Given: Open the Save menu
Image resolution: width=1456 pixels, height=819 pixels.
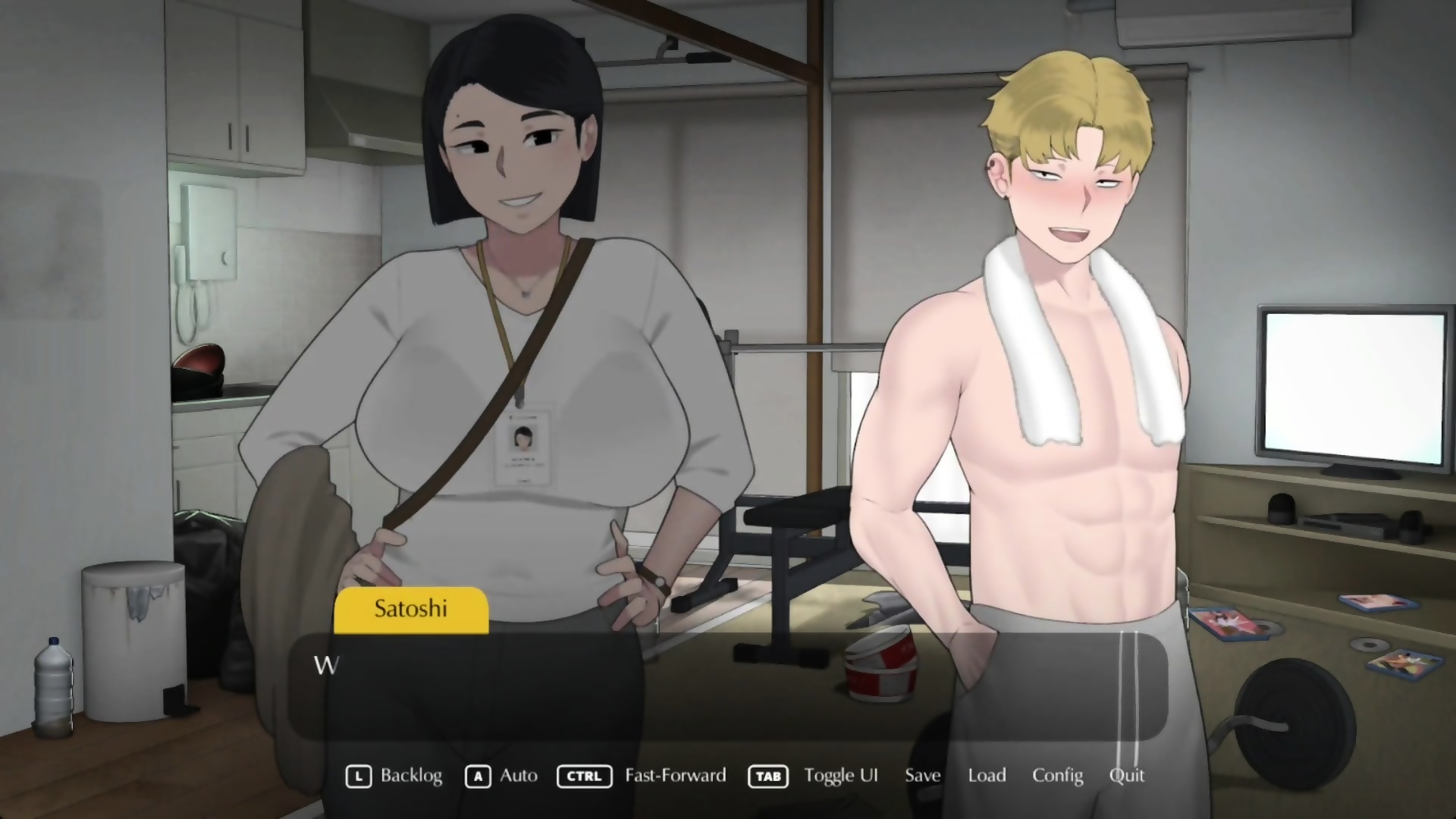Looking at the screenshot, I should 922,775.
